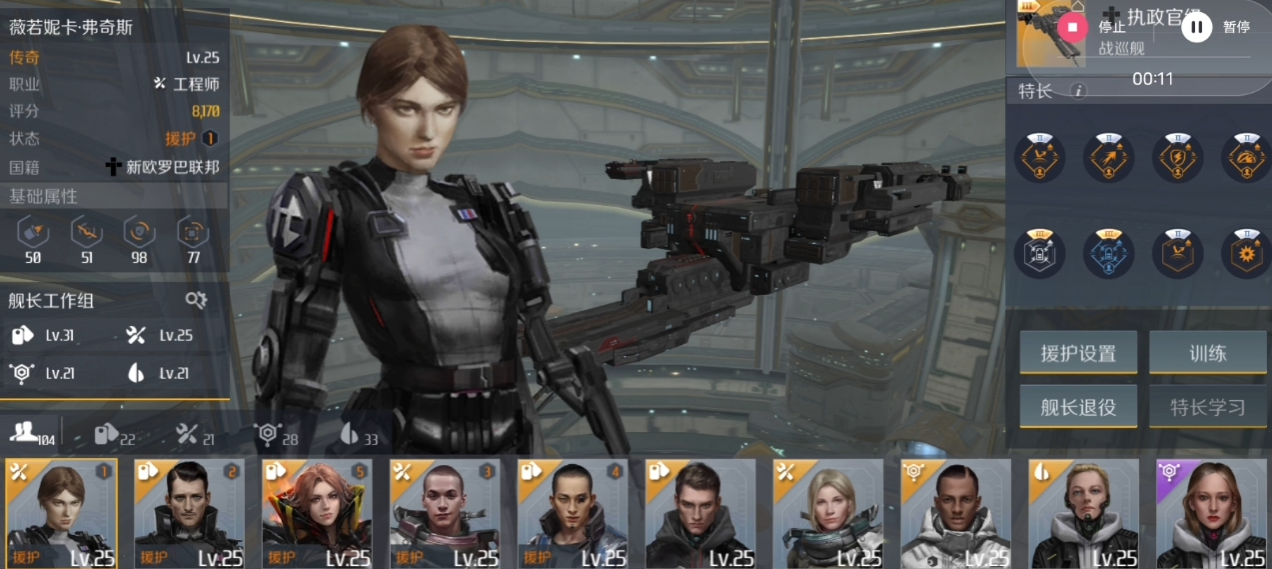Select the gear-shaped specialty icon
The width and height of the screenshot is (1272, 569).
coord(1245,254)
